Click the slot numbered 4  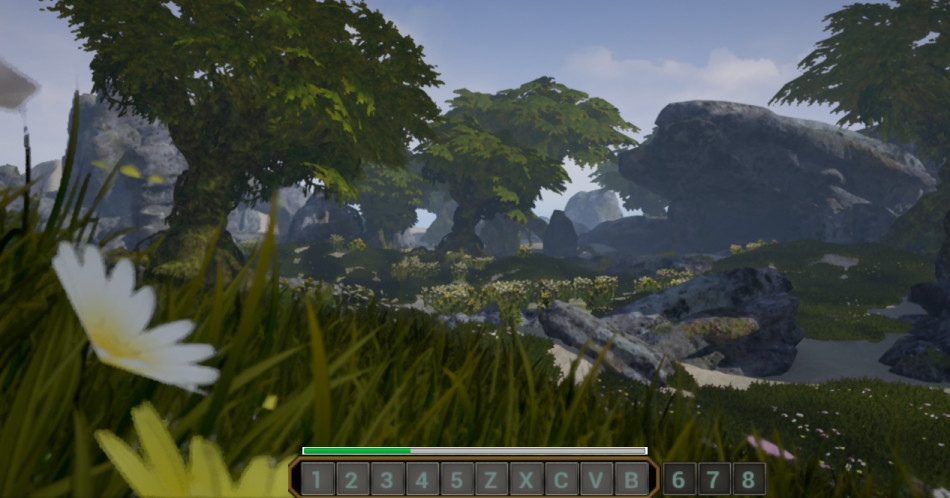422,479
